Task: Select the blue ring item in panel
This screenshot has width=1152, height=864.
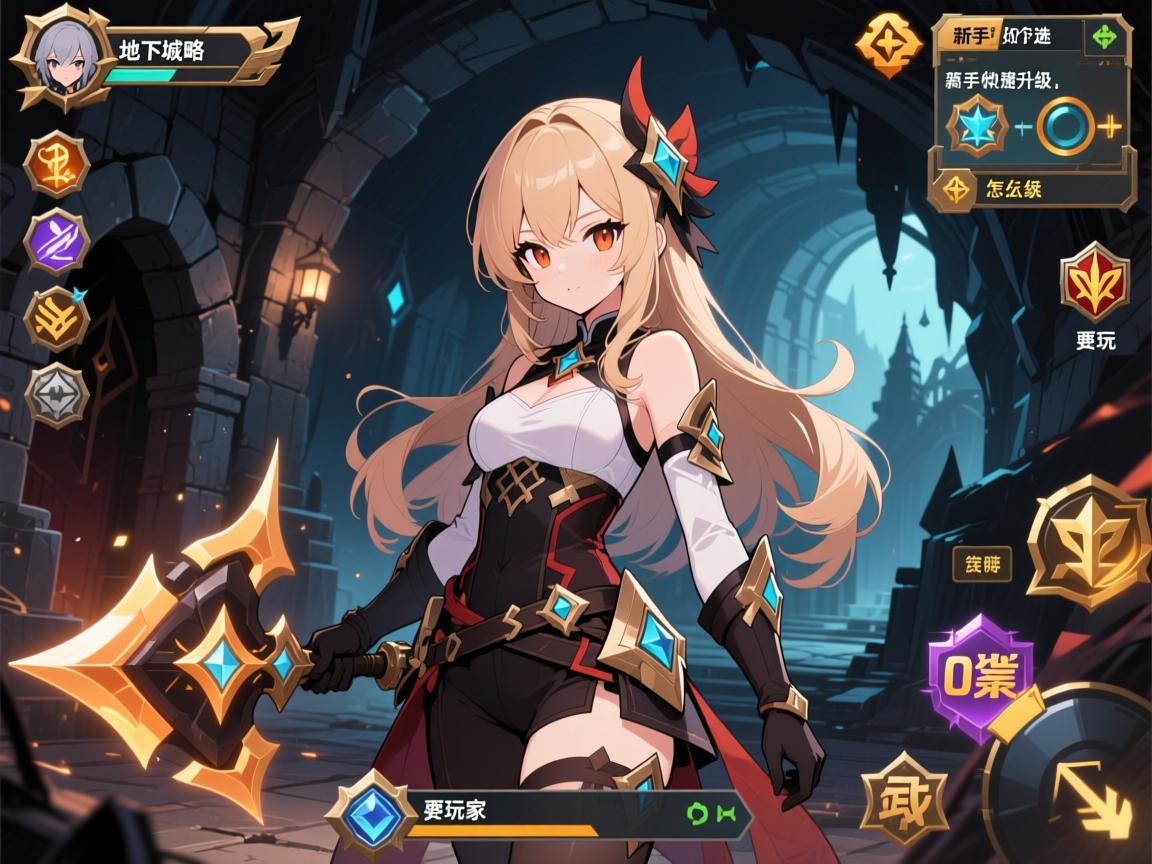Action: coord(1066,126)
